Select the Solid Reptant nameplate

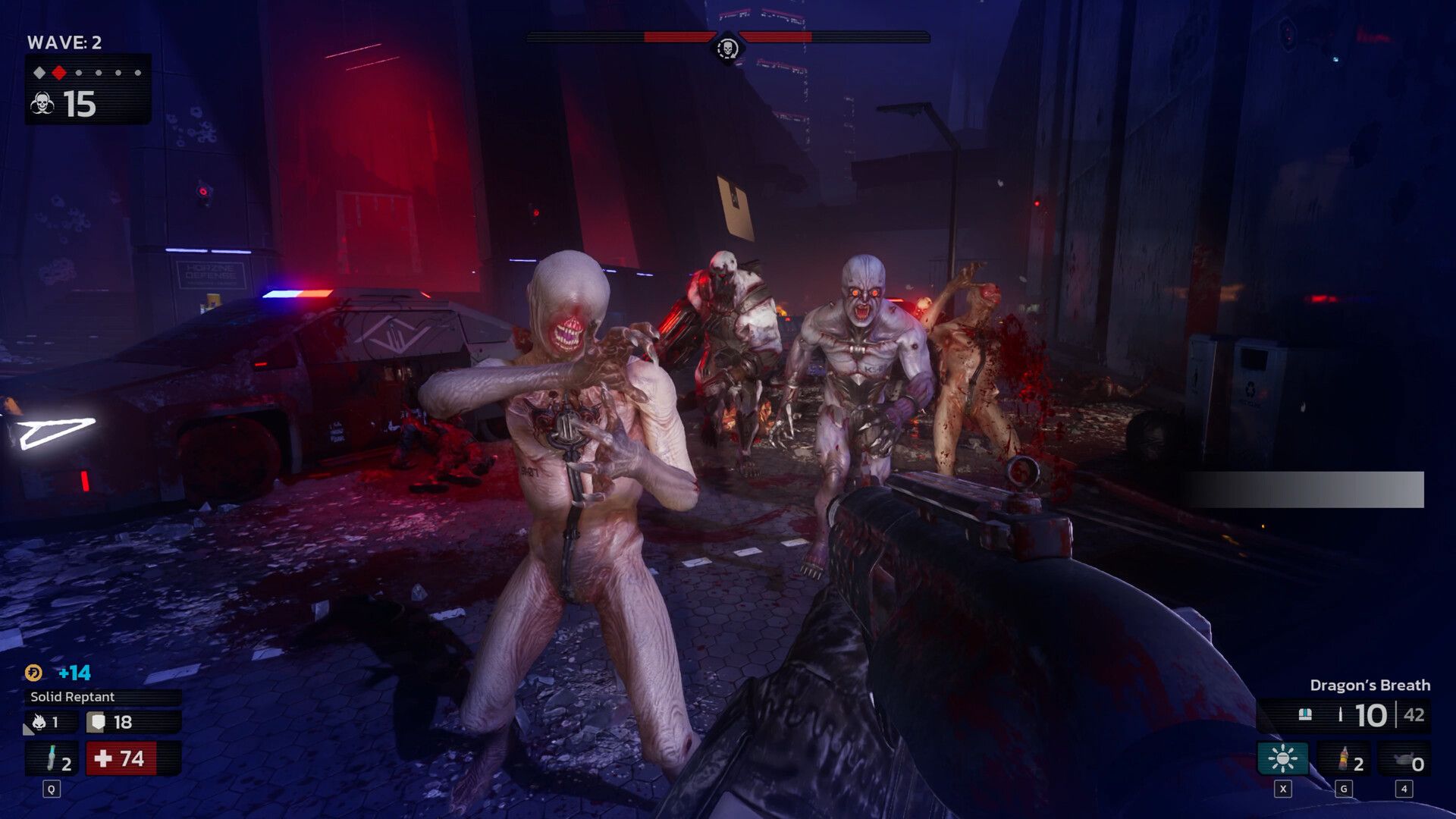click(x=72, y=697)
